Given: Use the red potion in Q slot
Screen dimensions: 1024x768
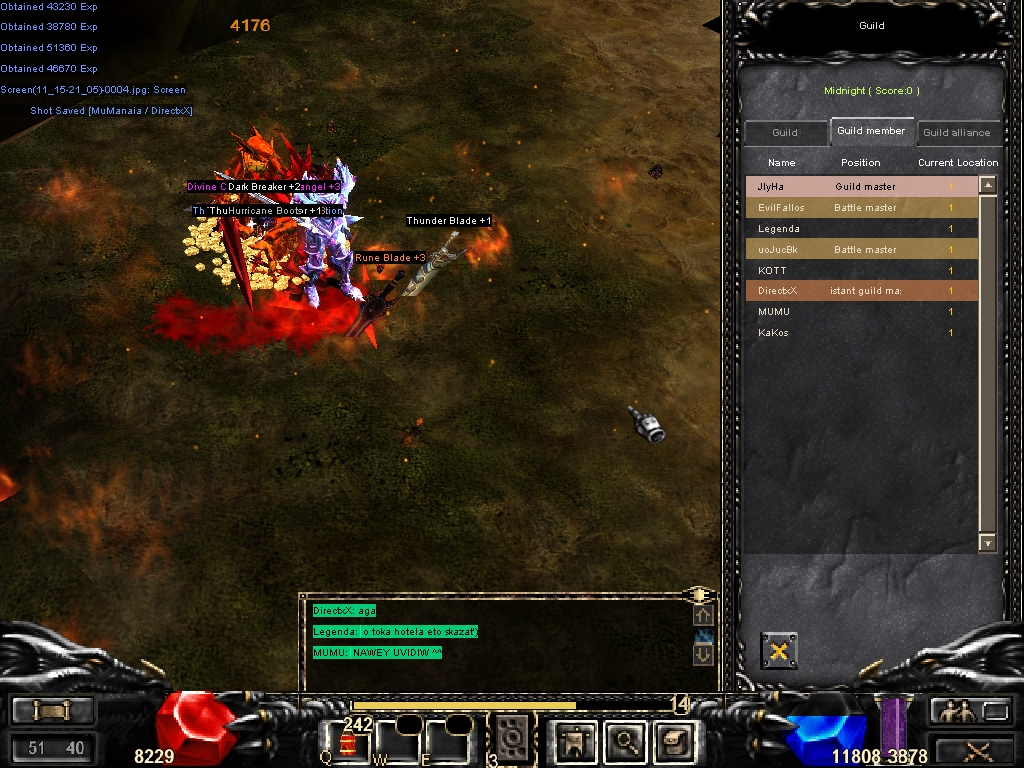Looking at the screenshot, I should click(x=347, y=742).
